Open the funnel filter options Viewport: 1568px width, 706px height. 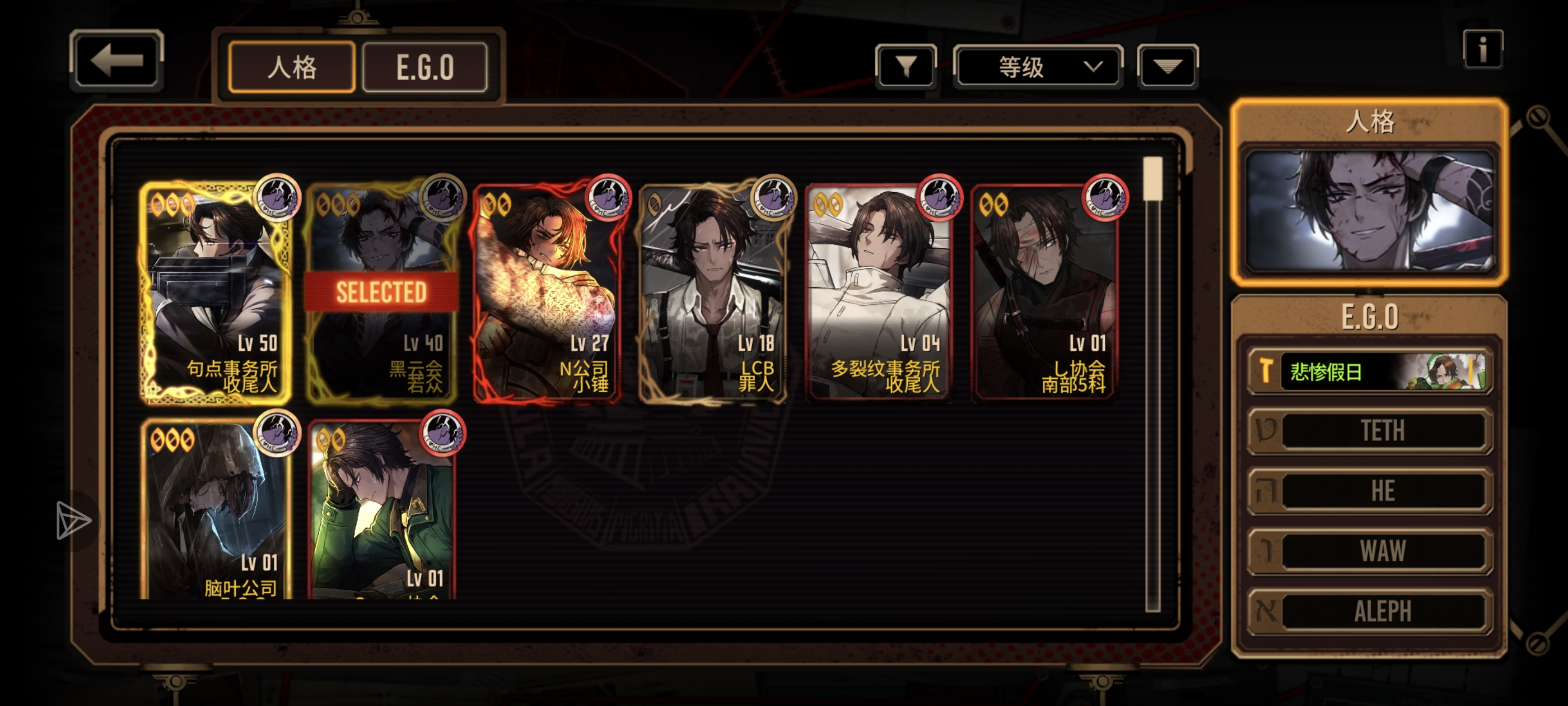tap(906, 66)
